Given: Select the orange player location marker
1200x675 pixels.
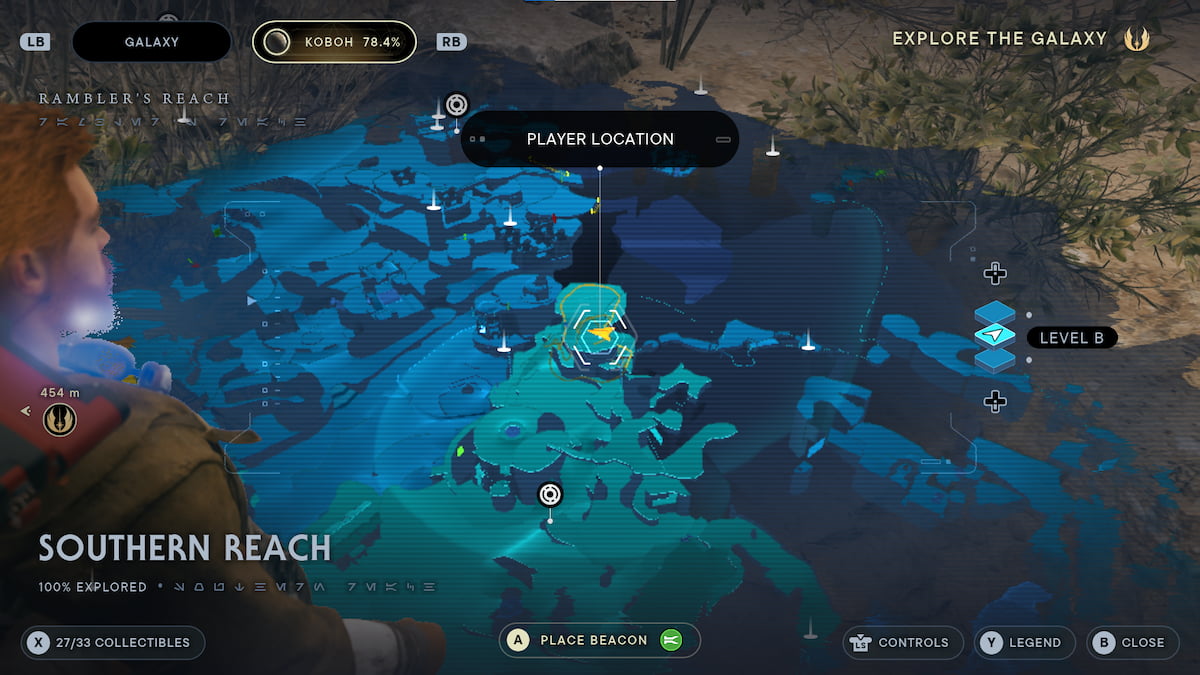Looking at the screenshot, I should [600, 331].
